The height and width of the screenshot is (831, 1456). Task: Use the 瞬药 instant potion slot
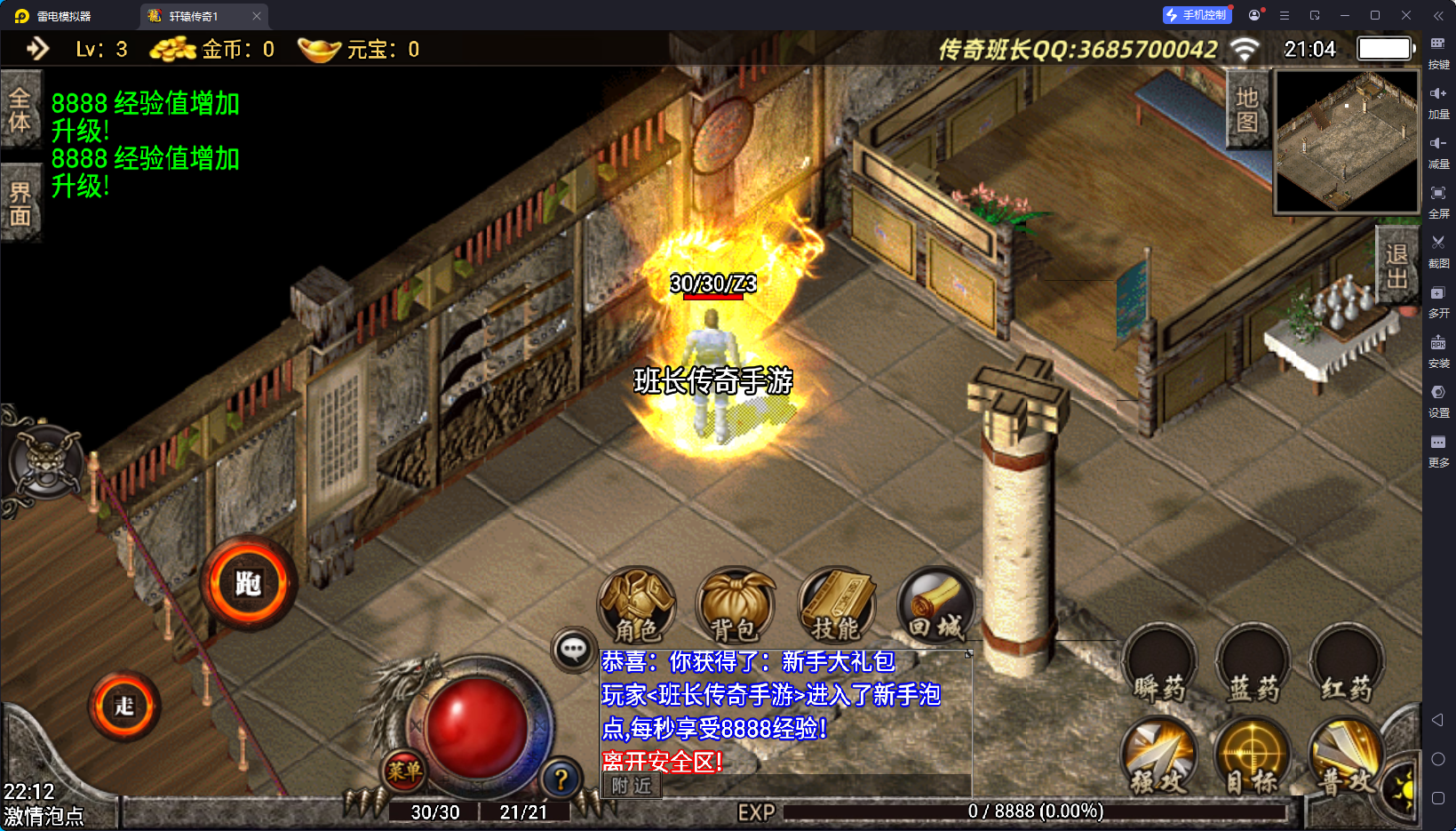1159,667
